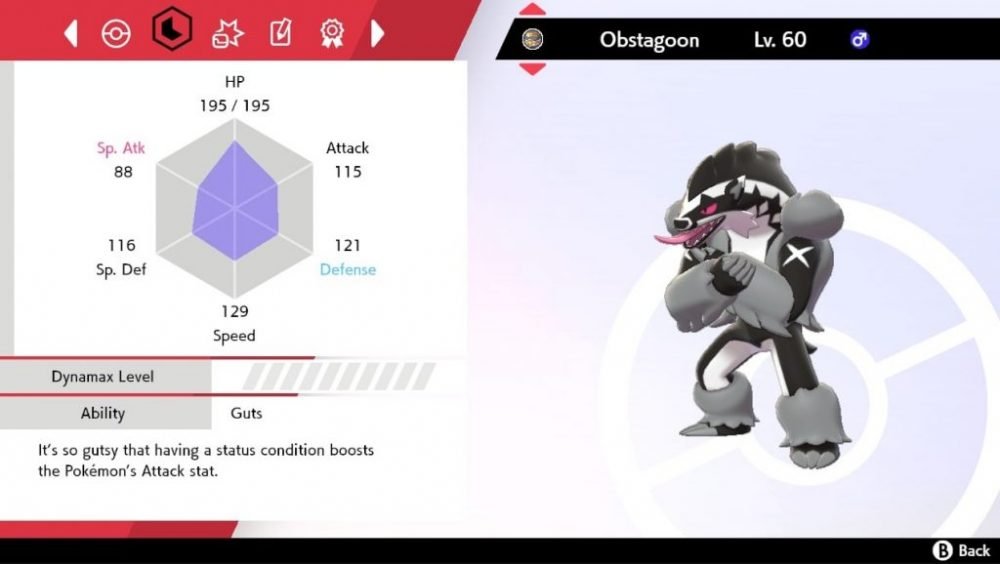Screen dimensions: 1000x564
Task: Open the ribbons tab
Action: pyautogui.click(x=332, y=34)
